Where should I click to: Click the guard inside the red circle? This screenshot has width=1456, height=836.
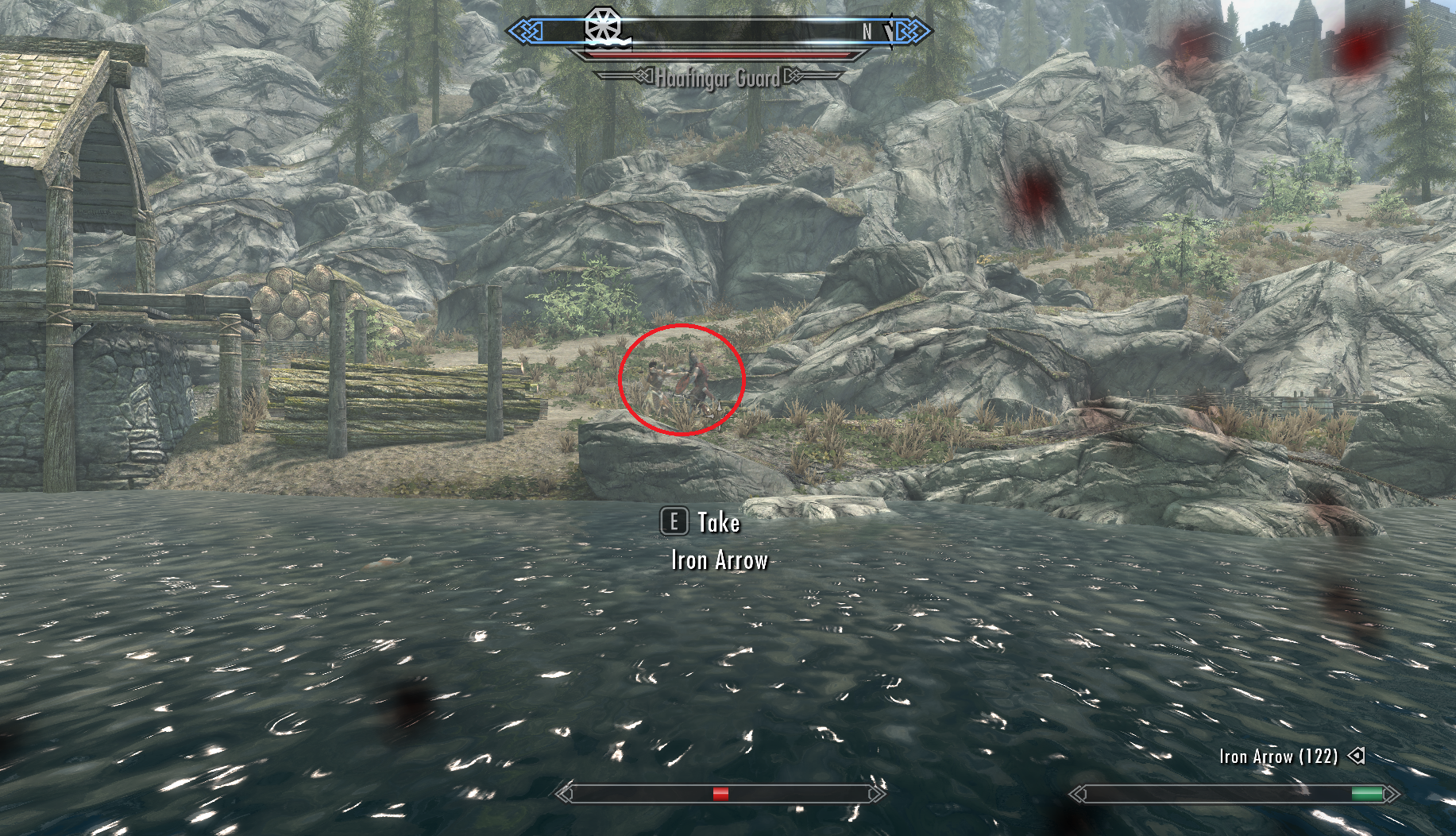click(x=697, y=377)
